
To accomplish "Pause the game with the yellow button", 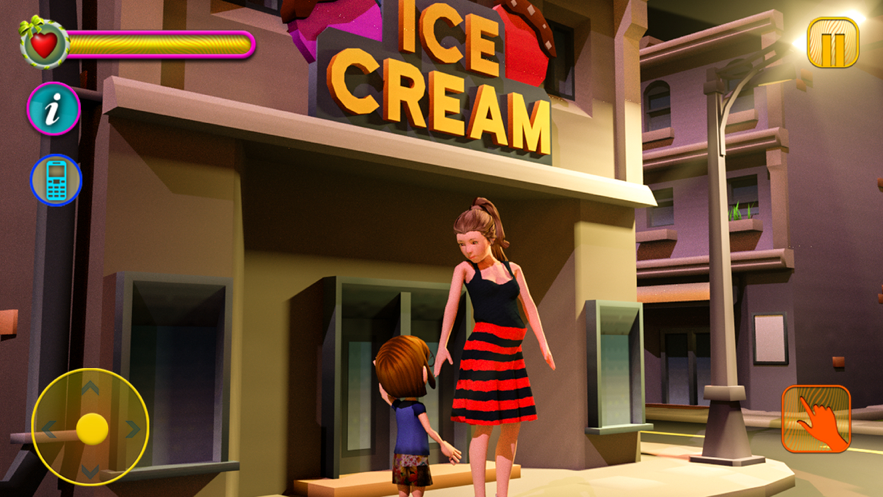I will coord(832,43).
